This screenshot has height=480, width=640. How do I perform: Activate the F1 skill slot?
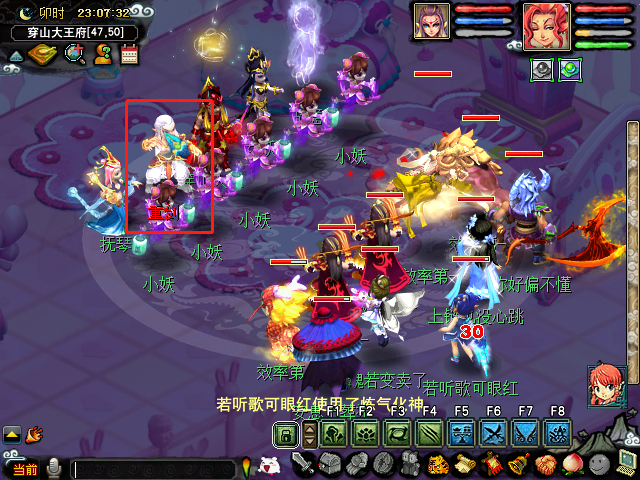tap(334, 434)
